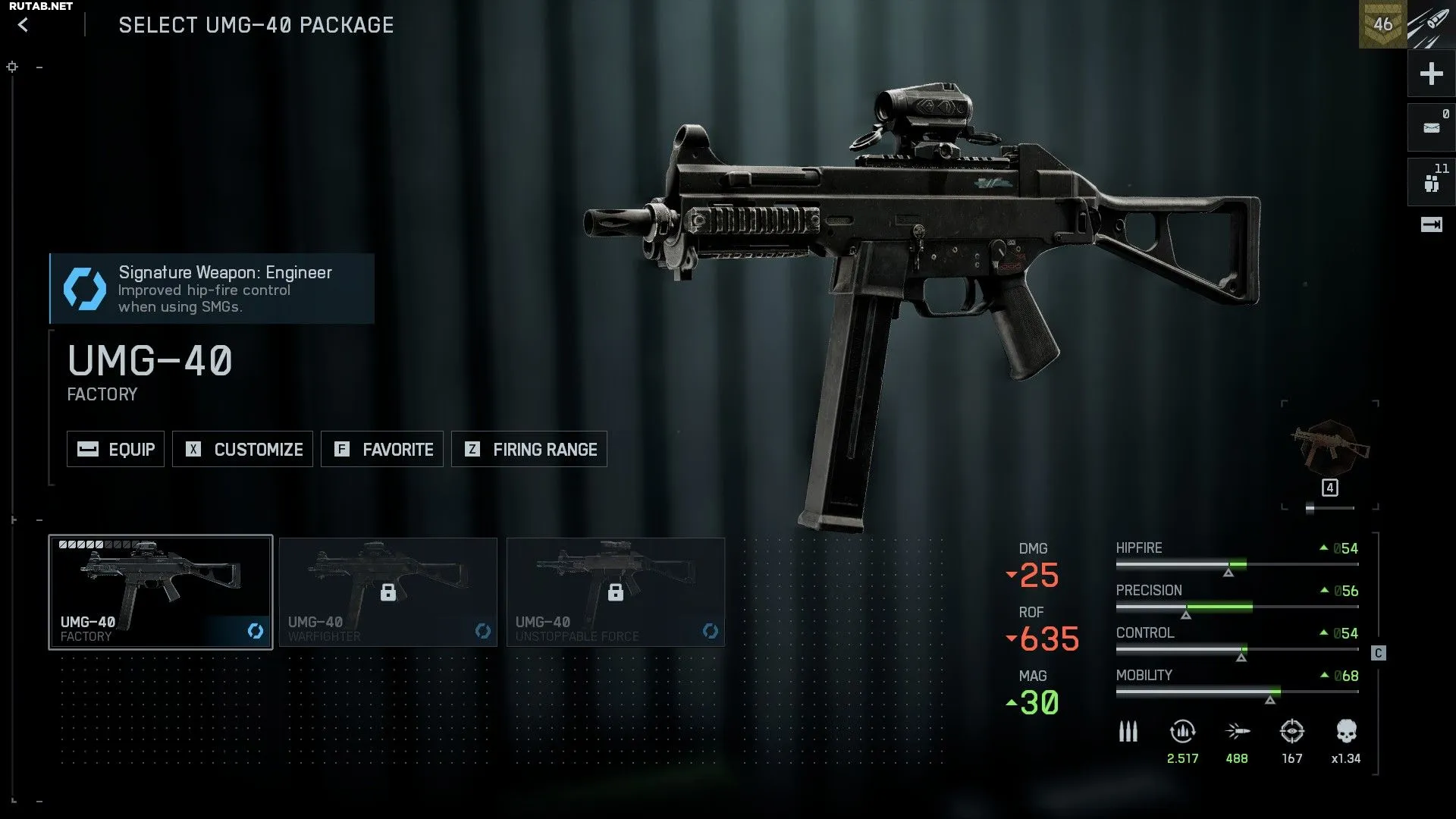Go back with the top-left arrow
Screen dimensions: 1456x819
click(x=24, y=25)
